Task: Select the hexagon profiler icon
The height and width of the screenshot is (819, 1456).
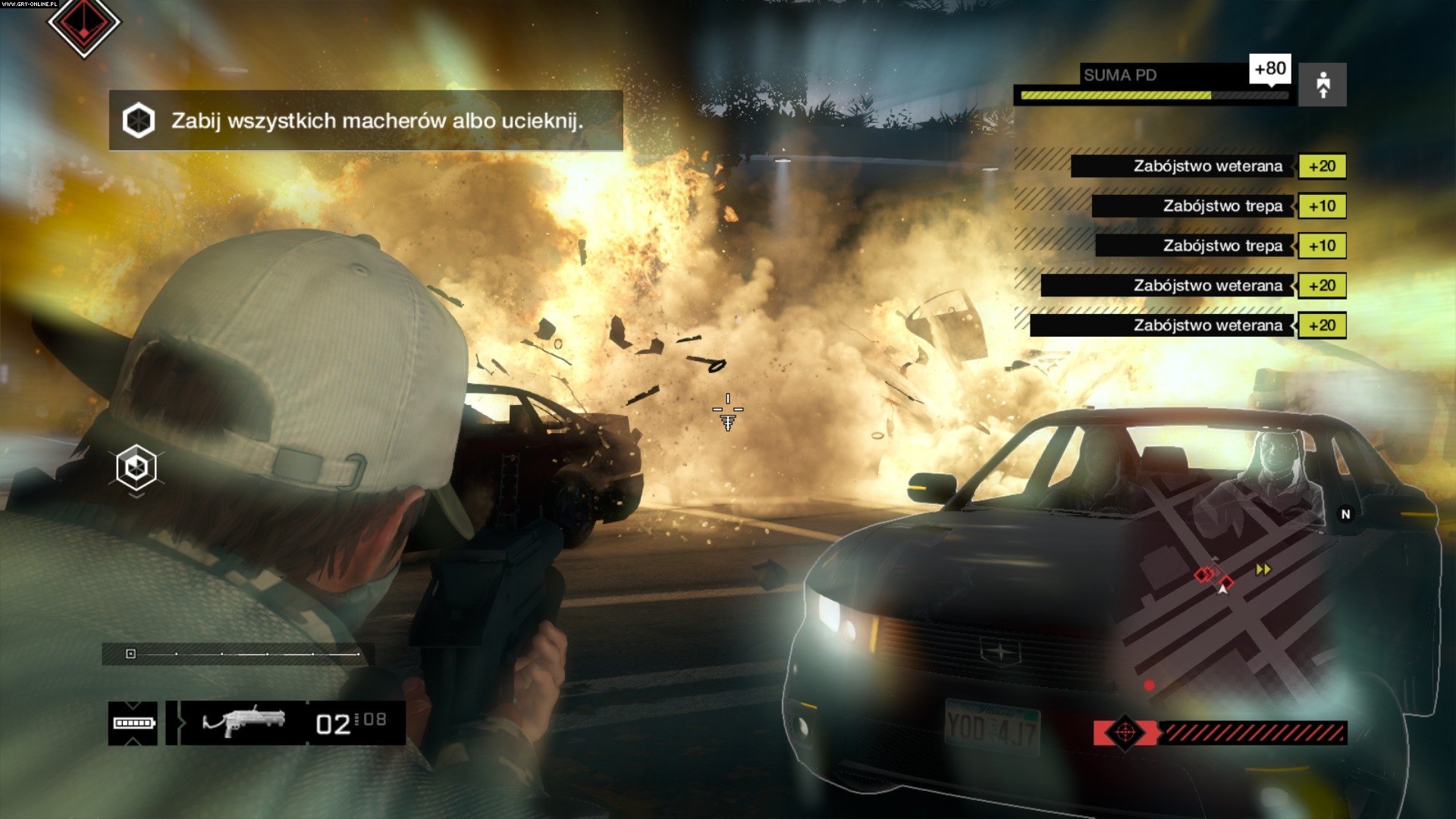Action: 136,467
